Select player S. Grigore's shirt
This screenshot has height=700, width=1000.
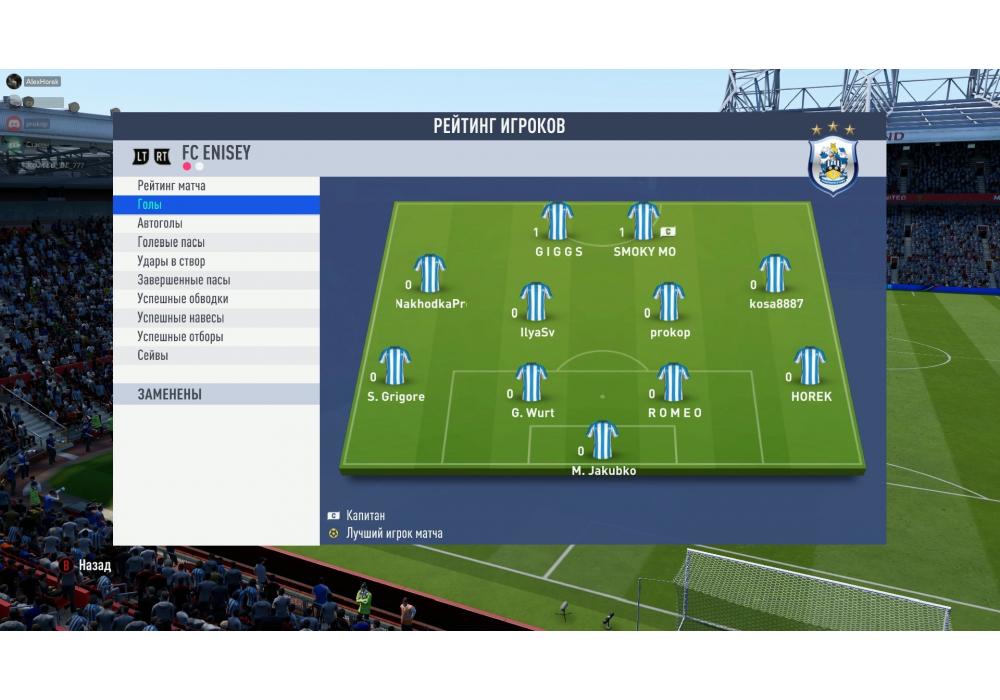[x=395, y=367]
